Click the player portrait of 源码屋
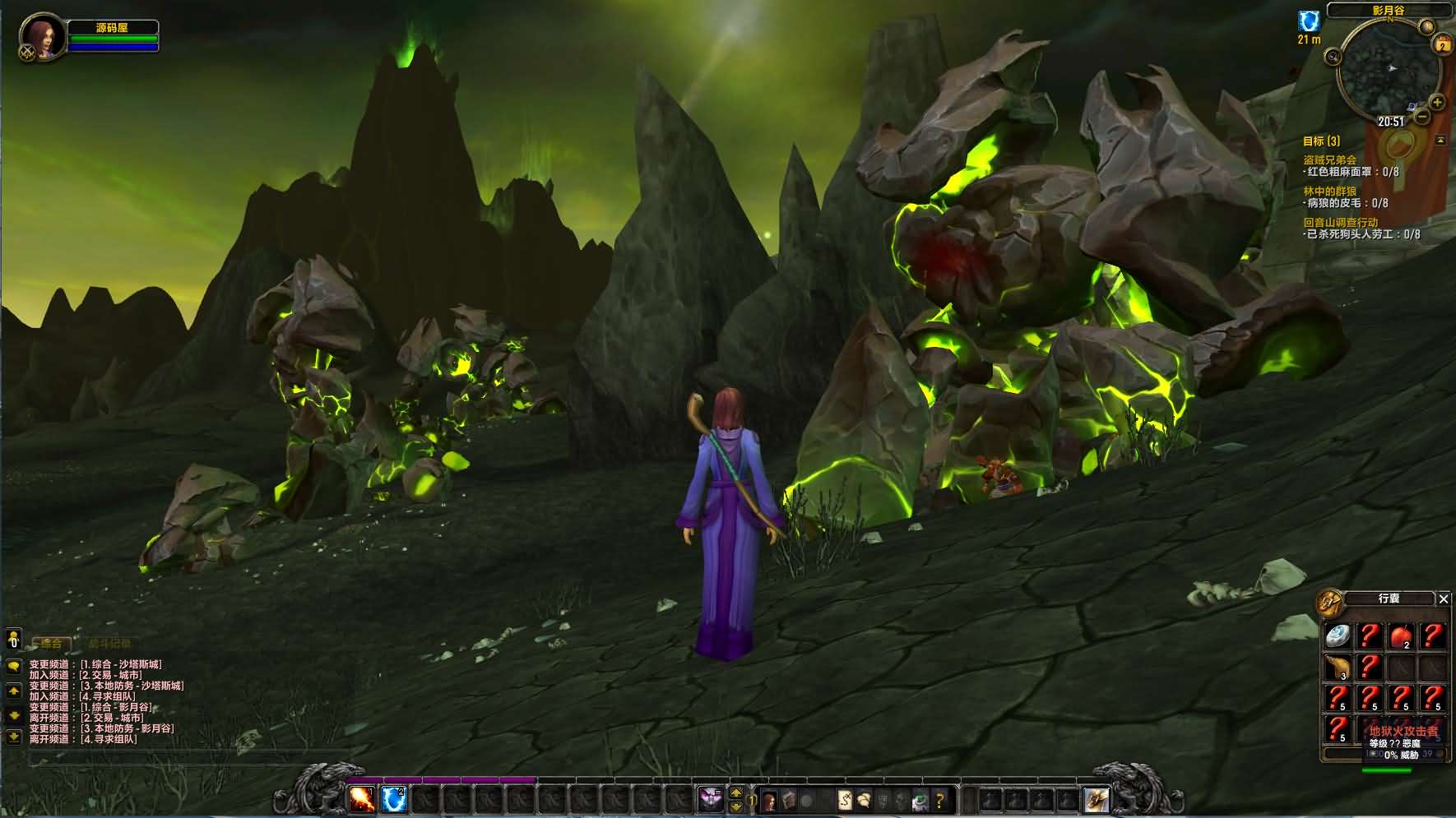 click(42, 36)
